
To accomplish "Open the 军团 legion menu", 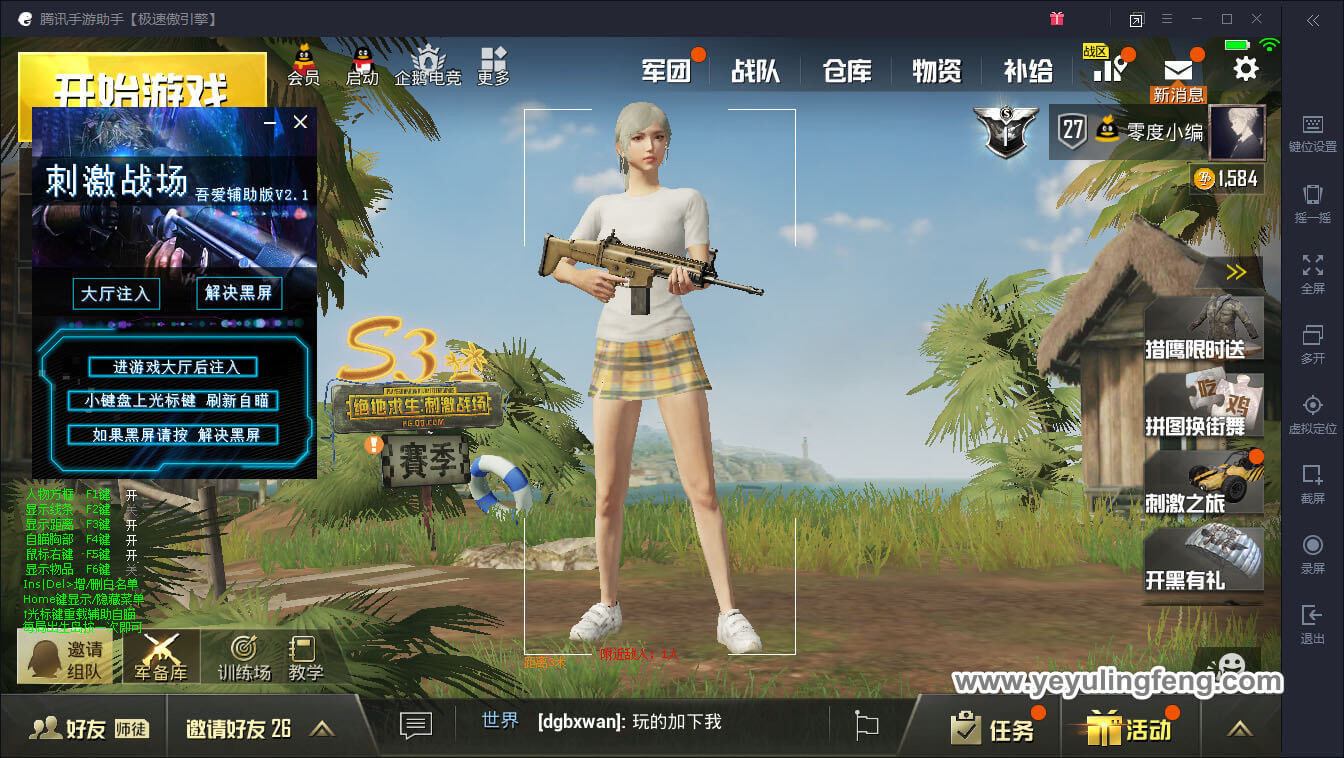I will click(x=666, y=71).
